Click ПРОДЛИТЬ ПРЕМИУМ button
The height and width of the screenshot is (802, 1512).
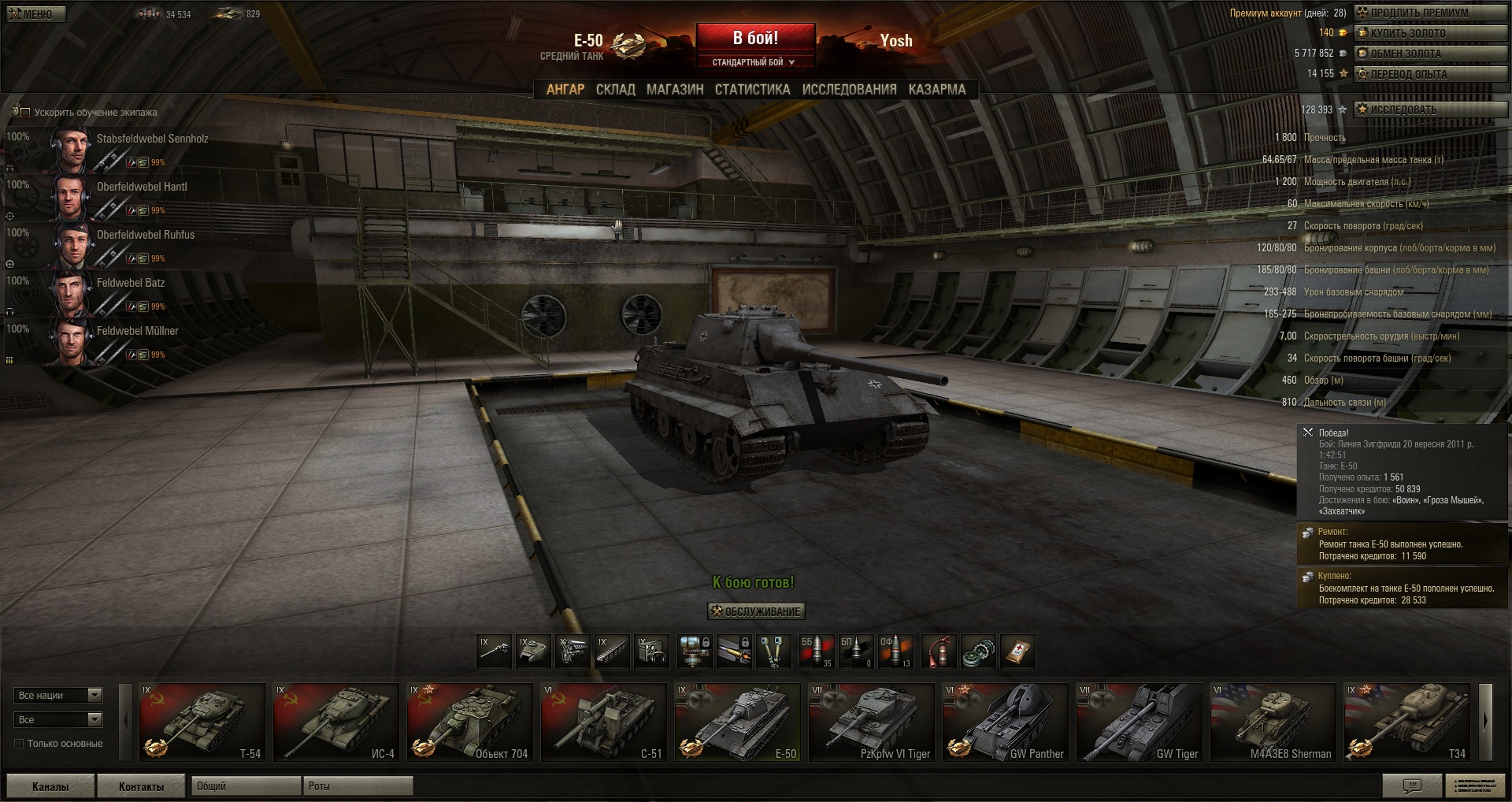pos(1429,13)
